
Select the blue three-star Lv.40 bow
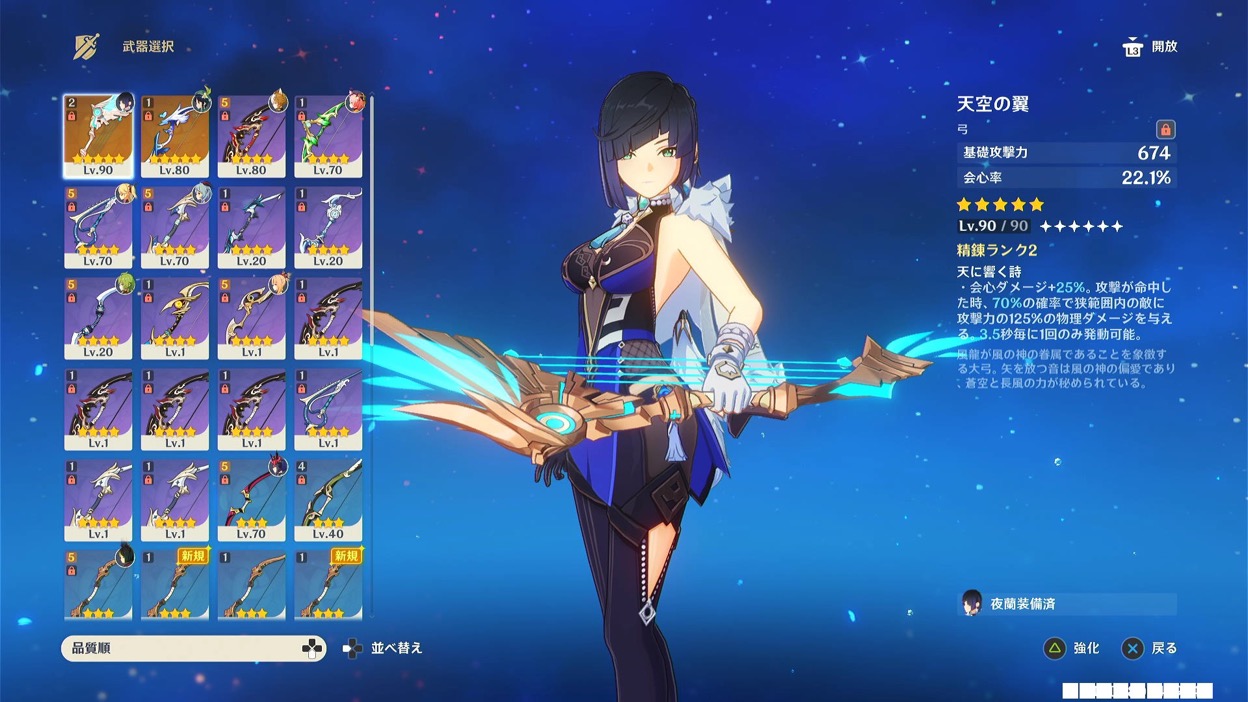coord(328,499)
